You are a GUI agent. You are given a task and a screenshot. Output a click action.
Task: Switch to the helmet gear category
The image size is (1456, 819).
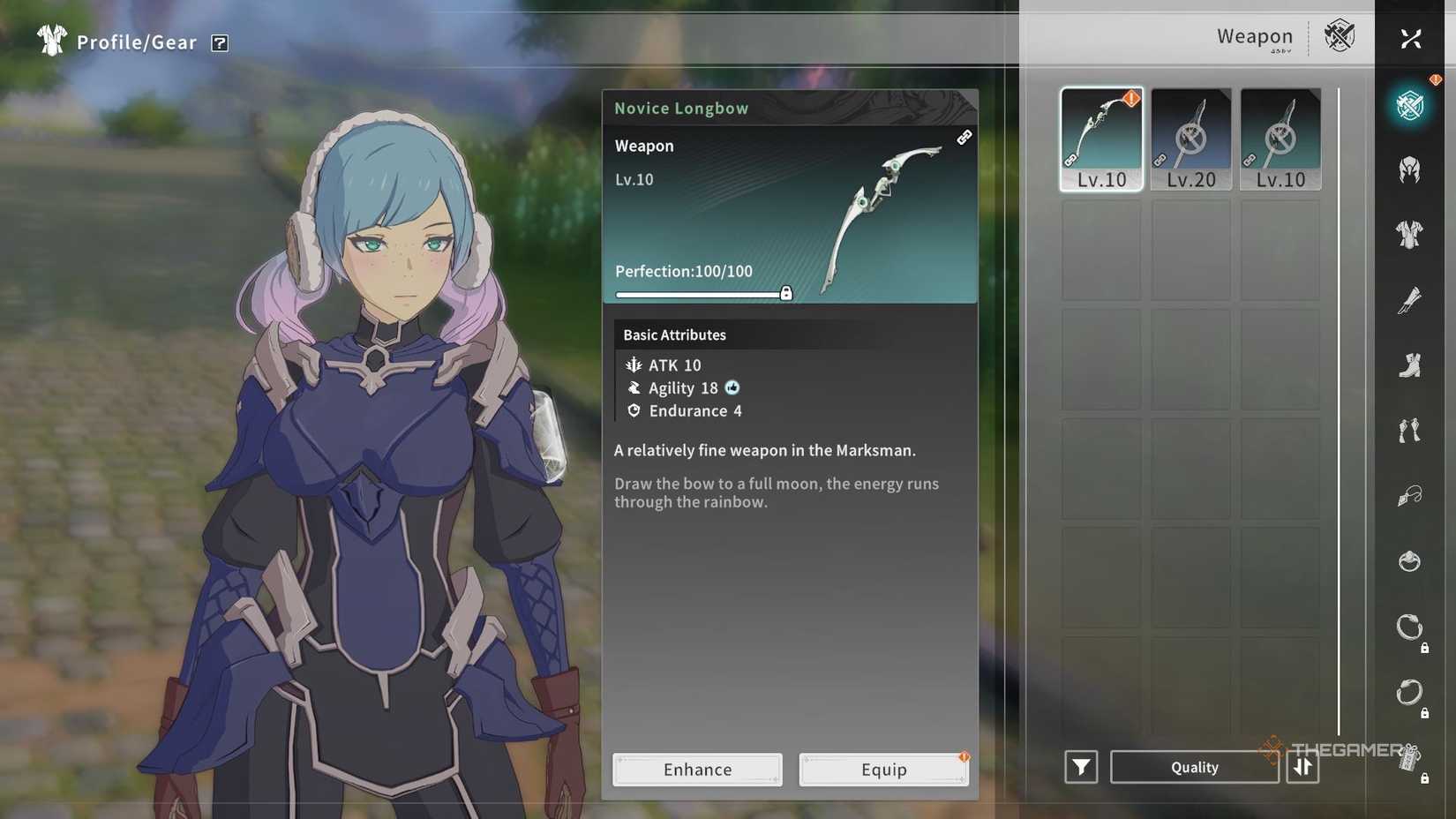click(x=1409, y=169)
